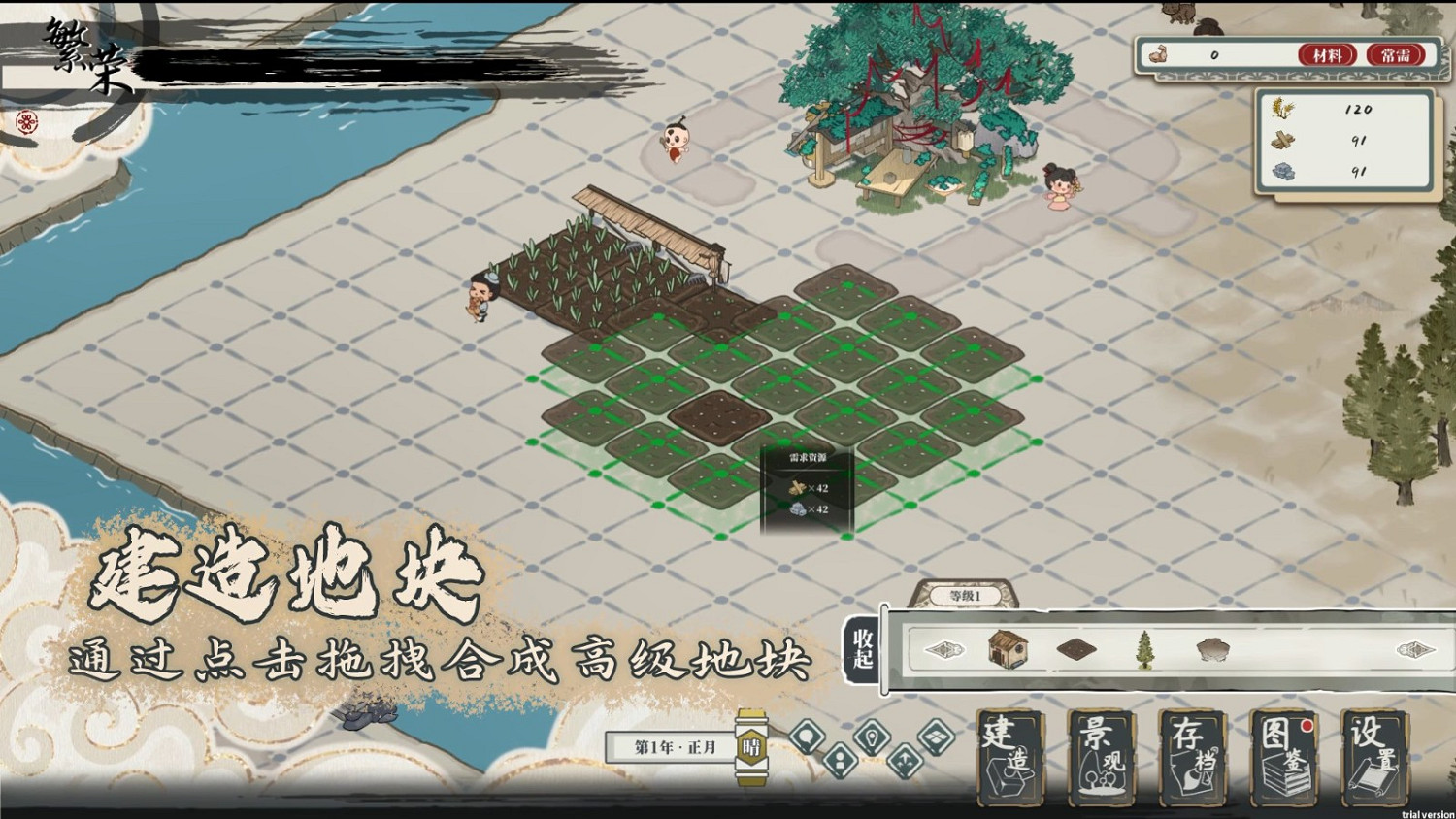Select the soil plot tile in build bar
The image size is (1456, 819).
(x=1075, y=650)
